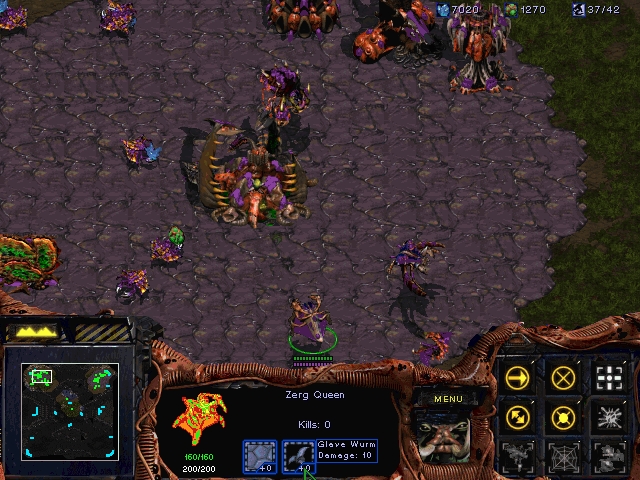Choose the Stop command icon

(564, 377)
